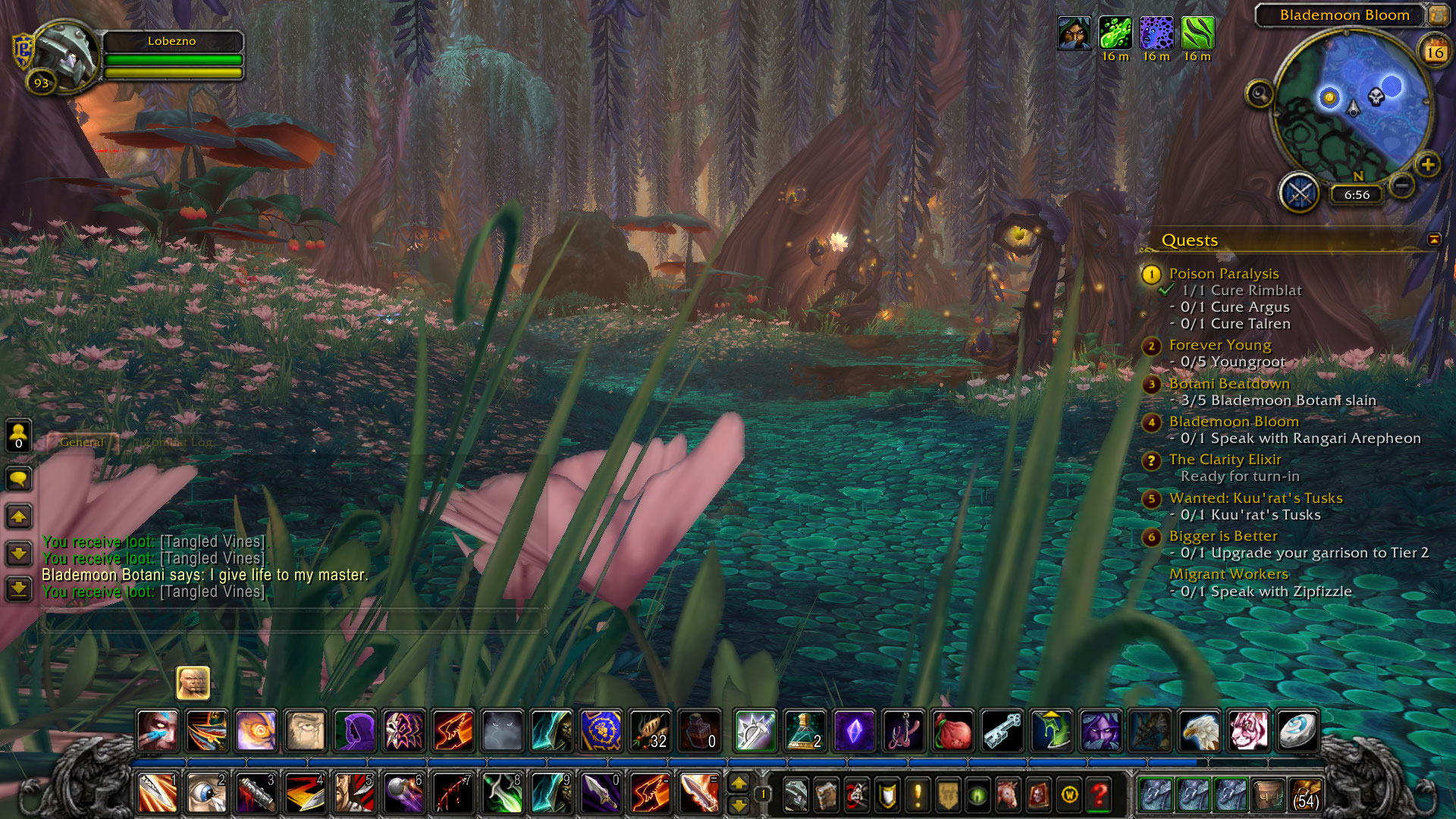Click the crossed-swords garrison button by minimap

[x=1300, y=193]
